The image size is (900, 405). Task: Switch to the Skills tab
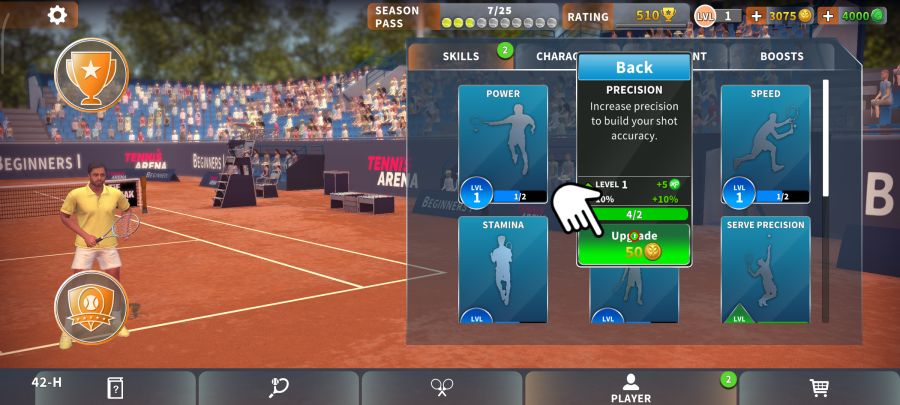tap(461, 56)
